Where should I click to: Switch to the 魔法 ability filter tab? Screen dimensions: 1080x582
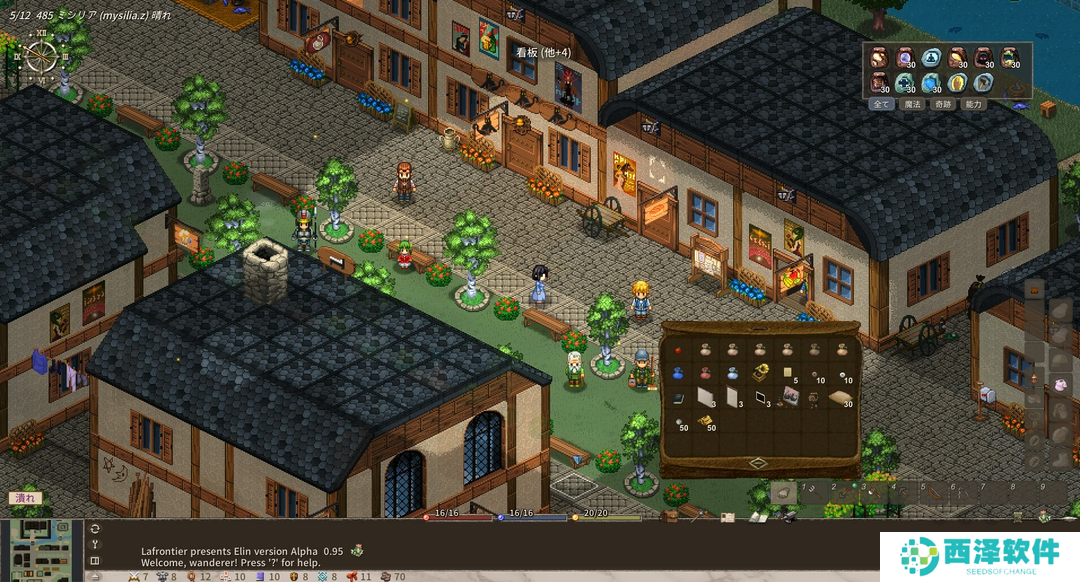coord(911,104)
